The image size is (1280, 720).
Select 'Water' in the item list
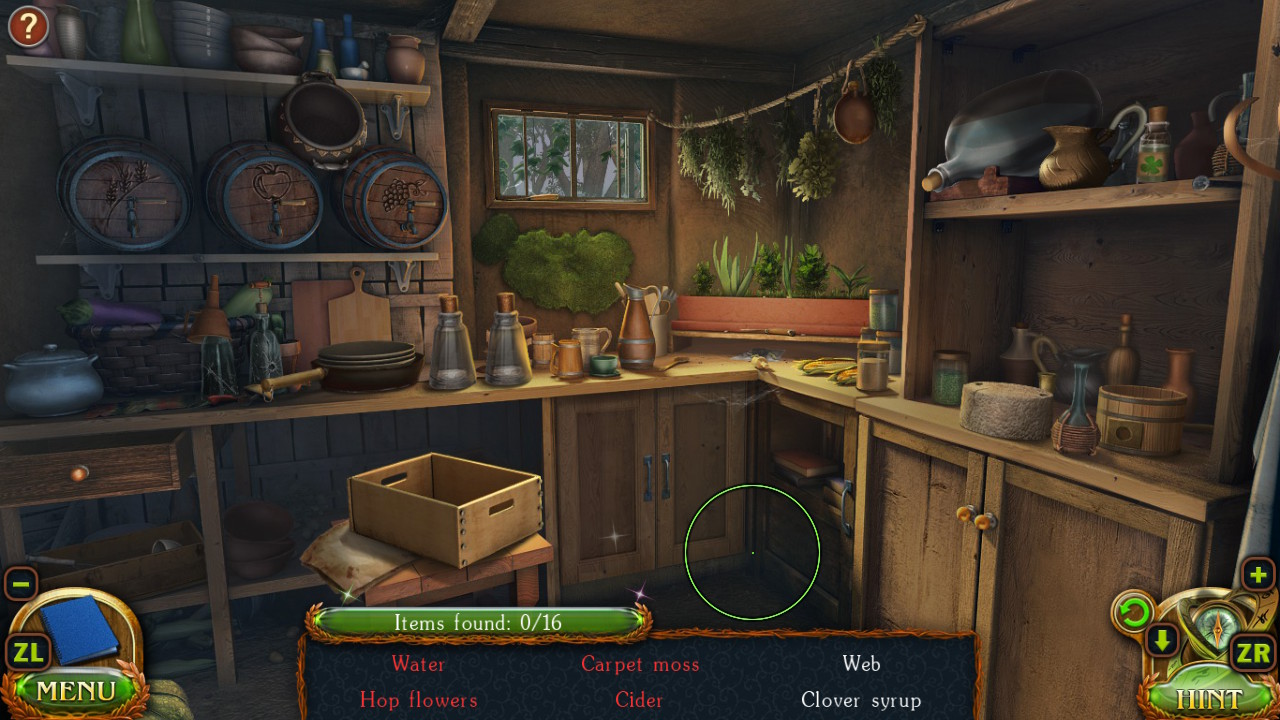click(x=419, y=664)
